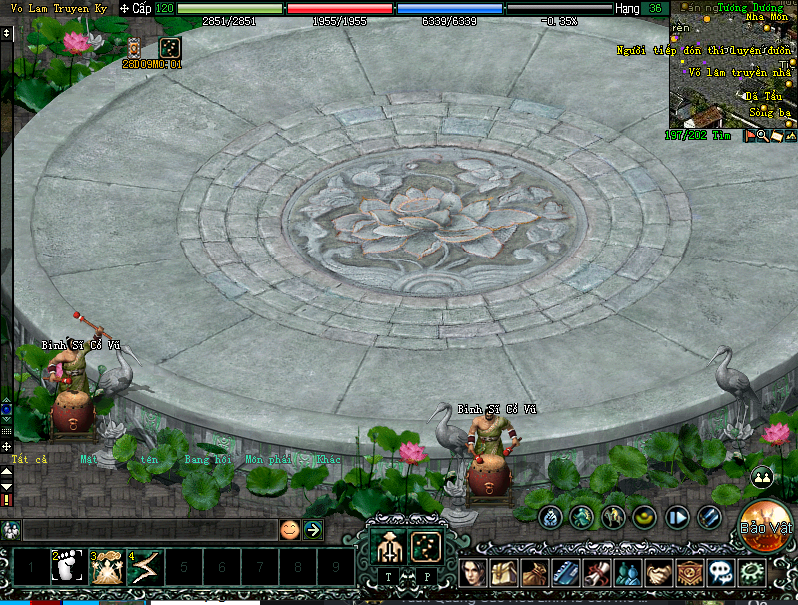Open the character portrait menu icon
This screenshot has width=798, height=605.
[476, 573]
